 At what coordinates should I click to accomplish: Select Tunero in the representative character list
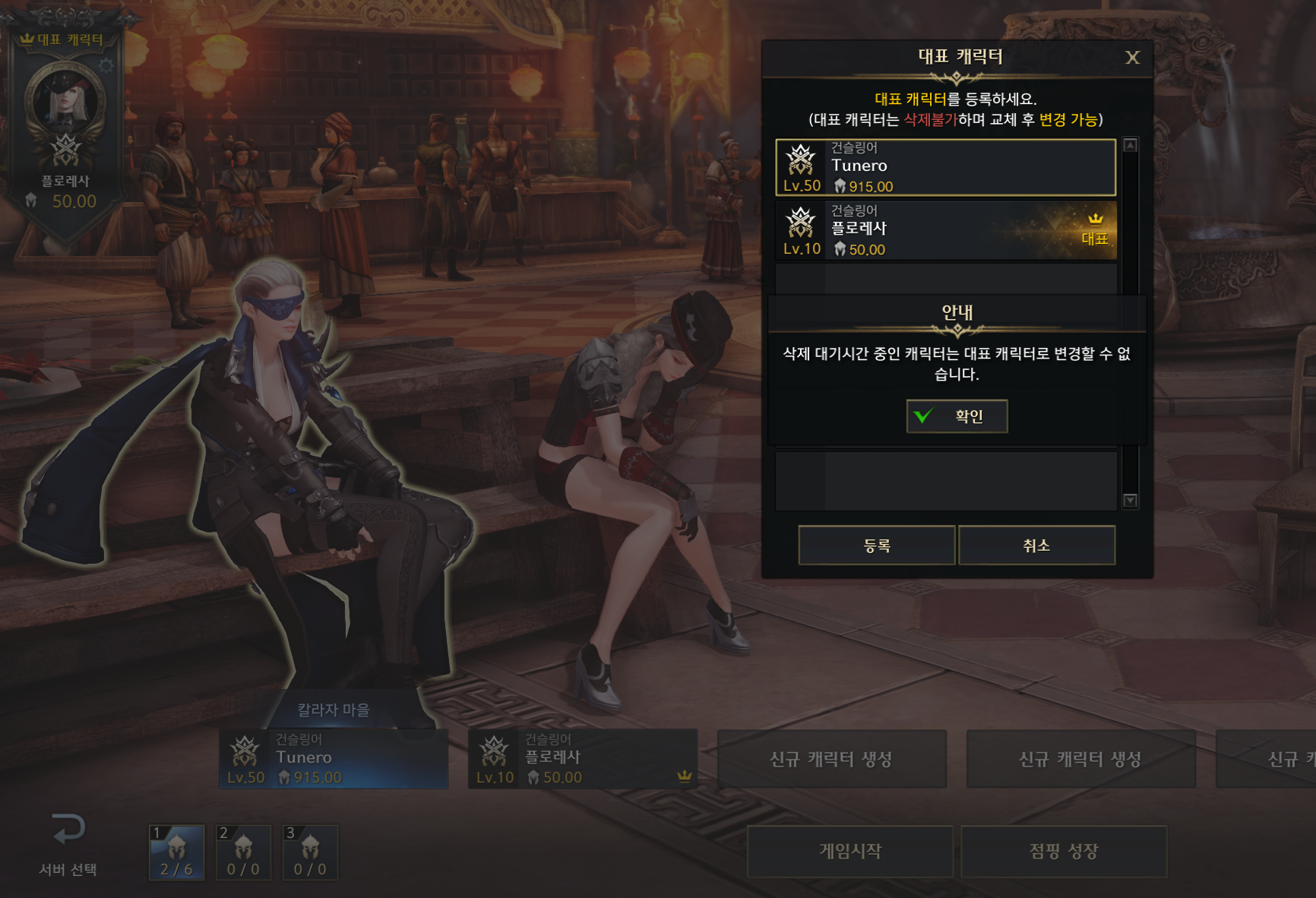[945, 167]
